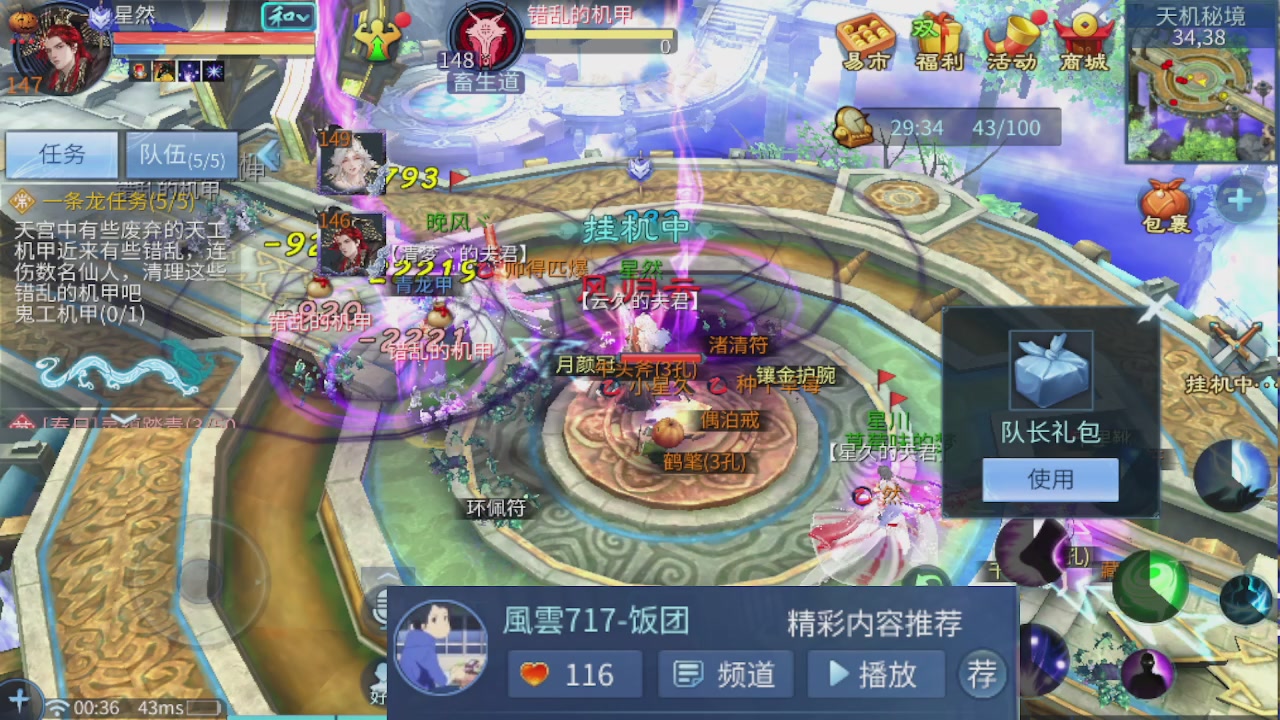
Task: Tap the hourglass dungeon timer icon
Action: pyautogui.click(x=855, y=127)
